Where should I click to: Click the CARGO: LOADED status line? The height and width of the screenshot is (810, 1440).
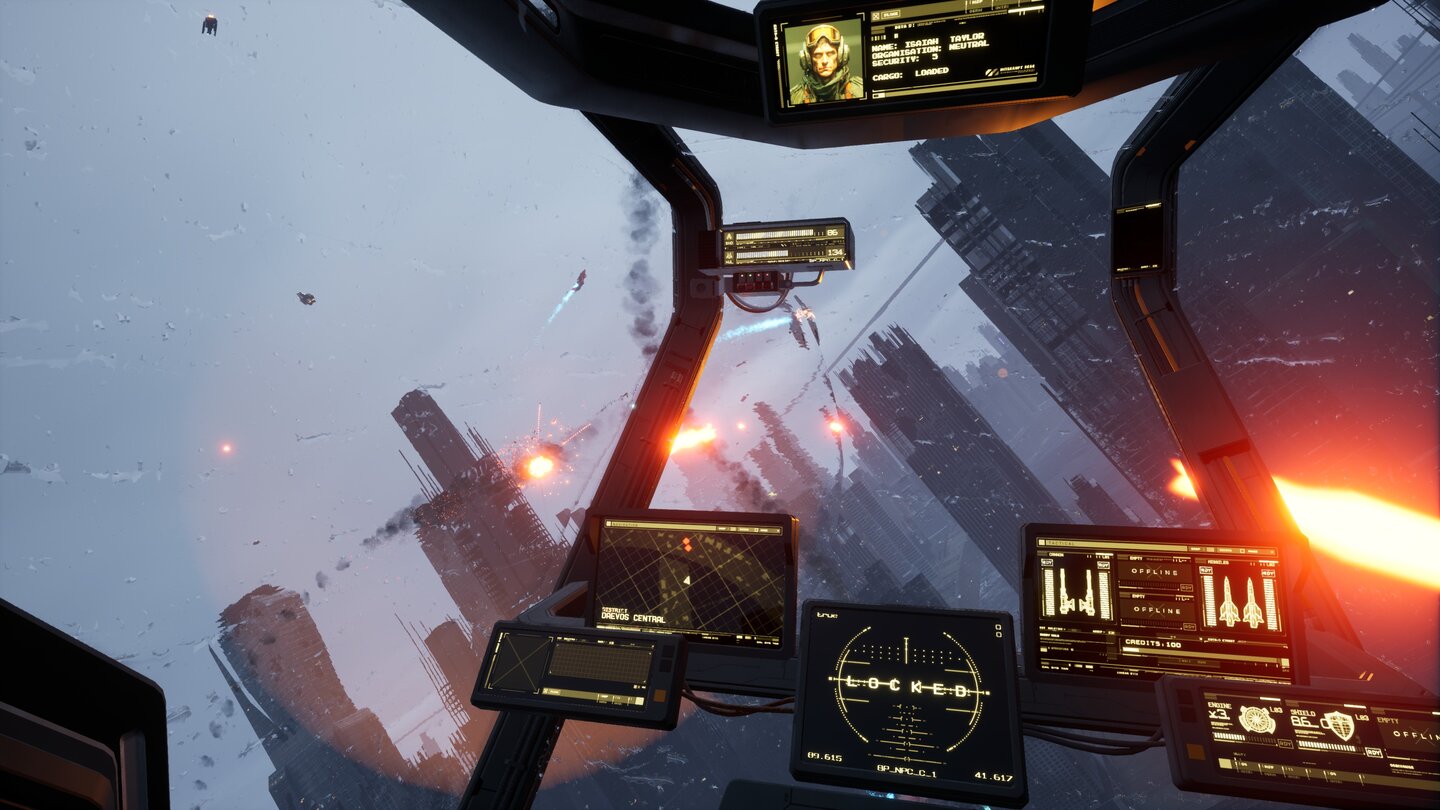(911, 73)
